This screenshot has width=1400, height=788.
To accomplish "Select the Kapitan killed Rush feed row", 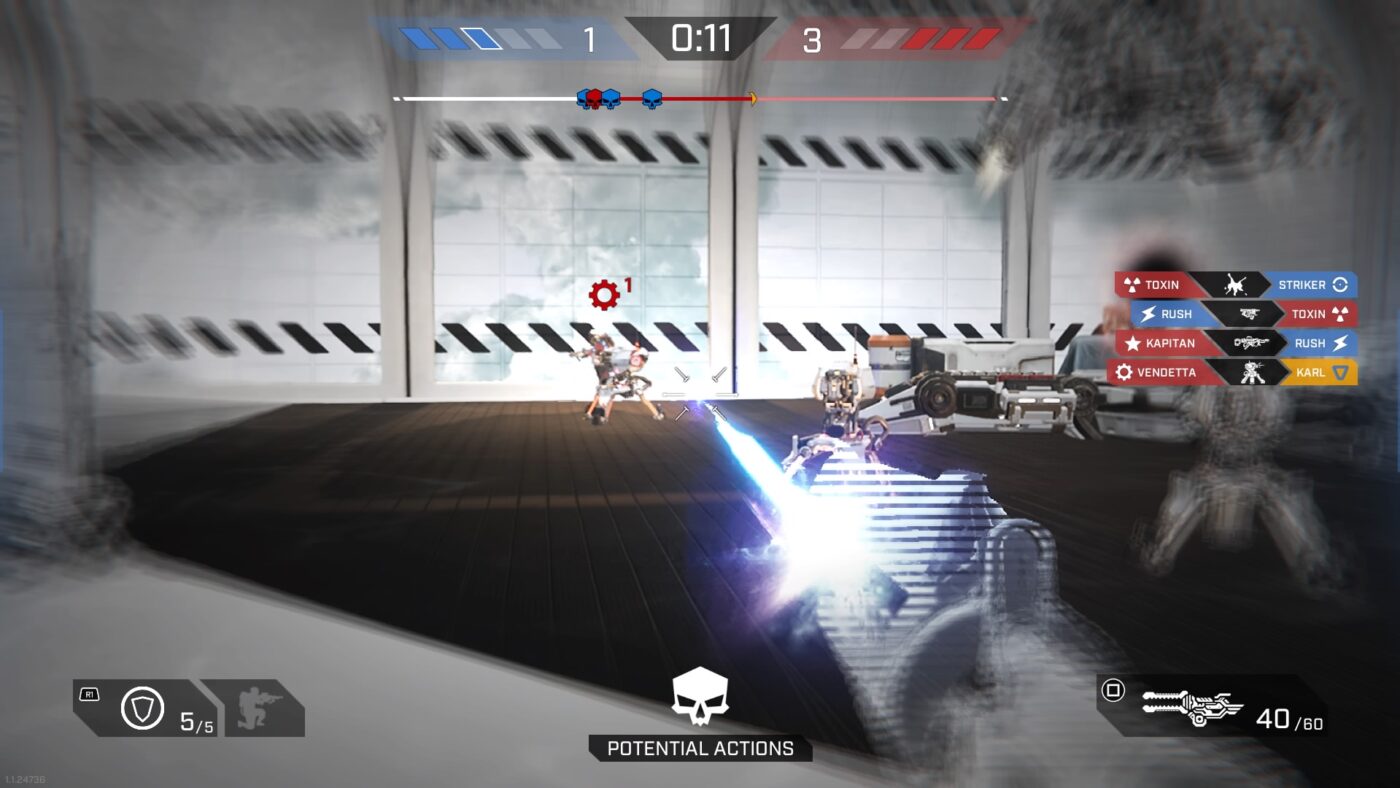I will tap(1236, 343).
